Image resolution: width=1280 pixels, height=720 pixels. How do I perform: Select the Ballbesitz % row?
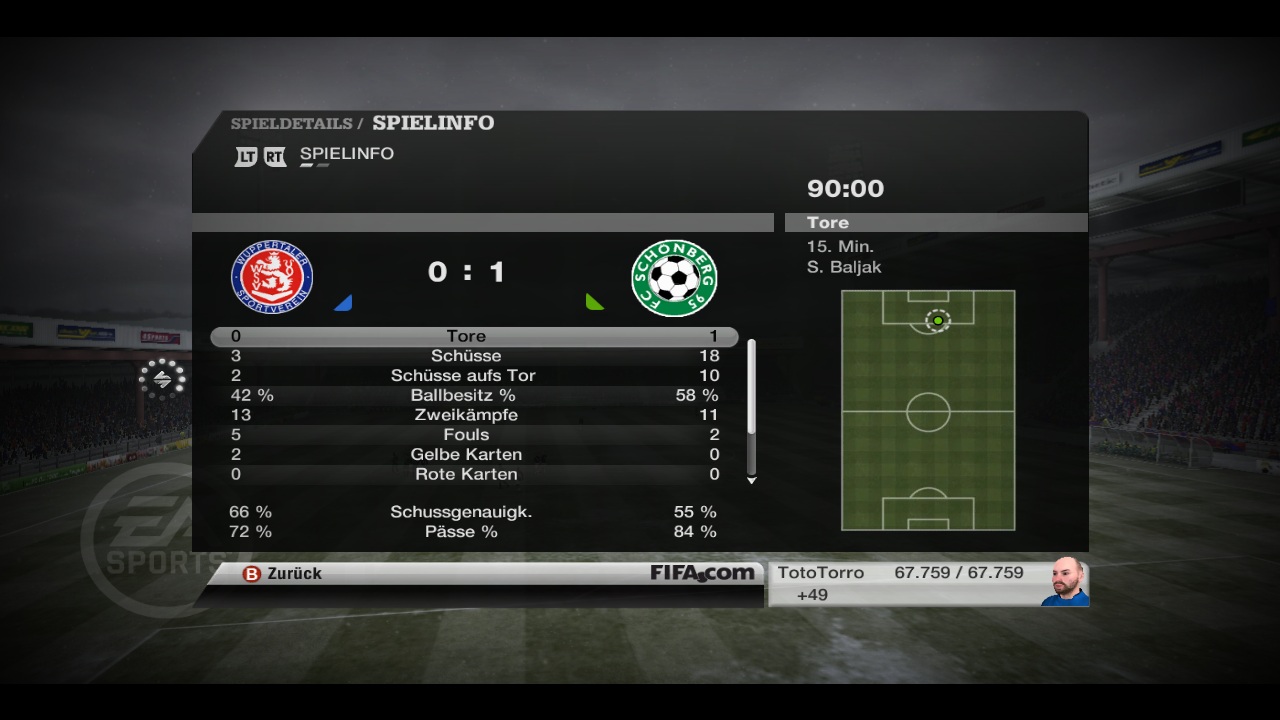click(474, 396)
